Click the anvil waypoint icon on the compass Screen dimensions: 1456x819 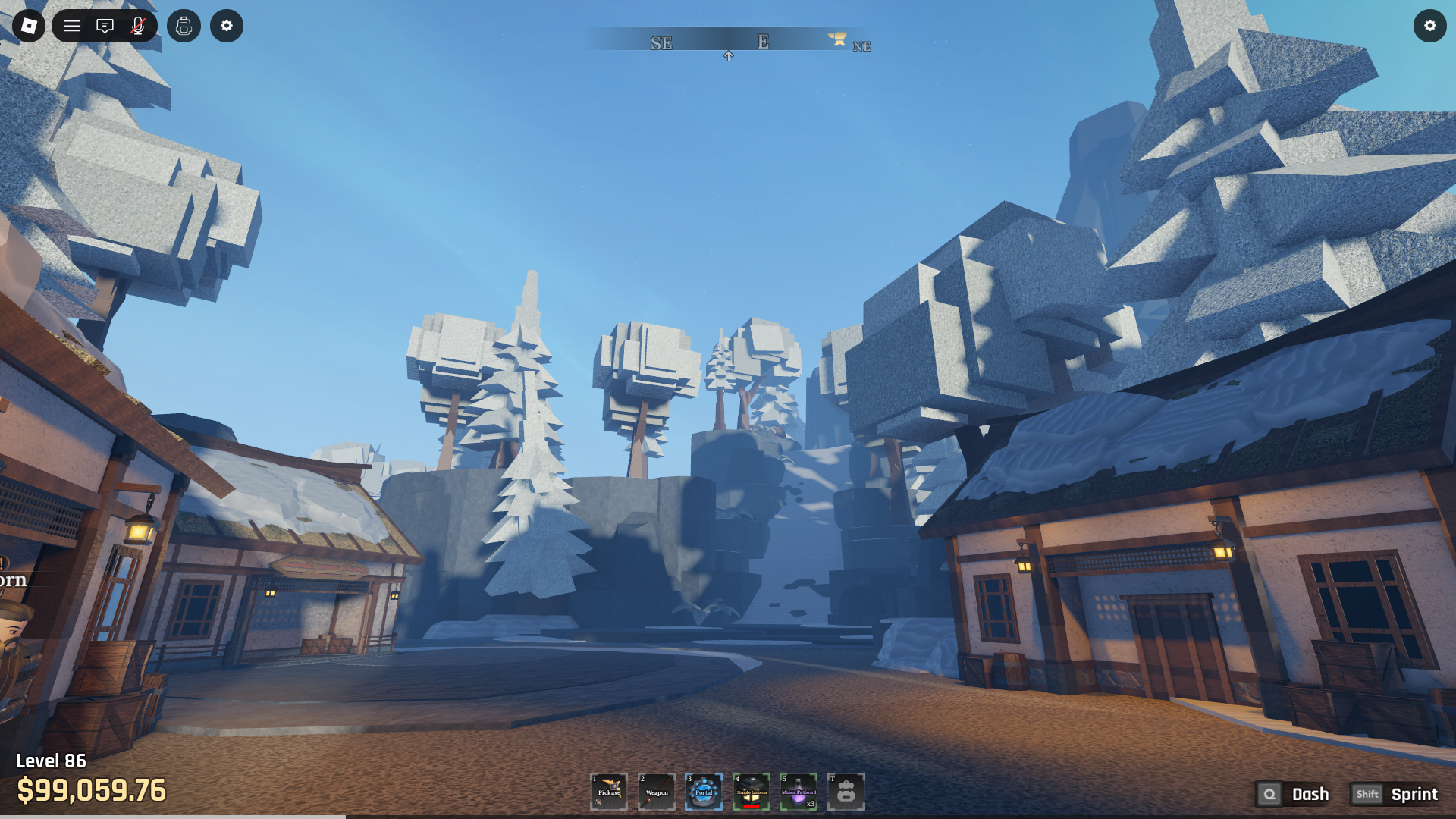tap(837, 40)
